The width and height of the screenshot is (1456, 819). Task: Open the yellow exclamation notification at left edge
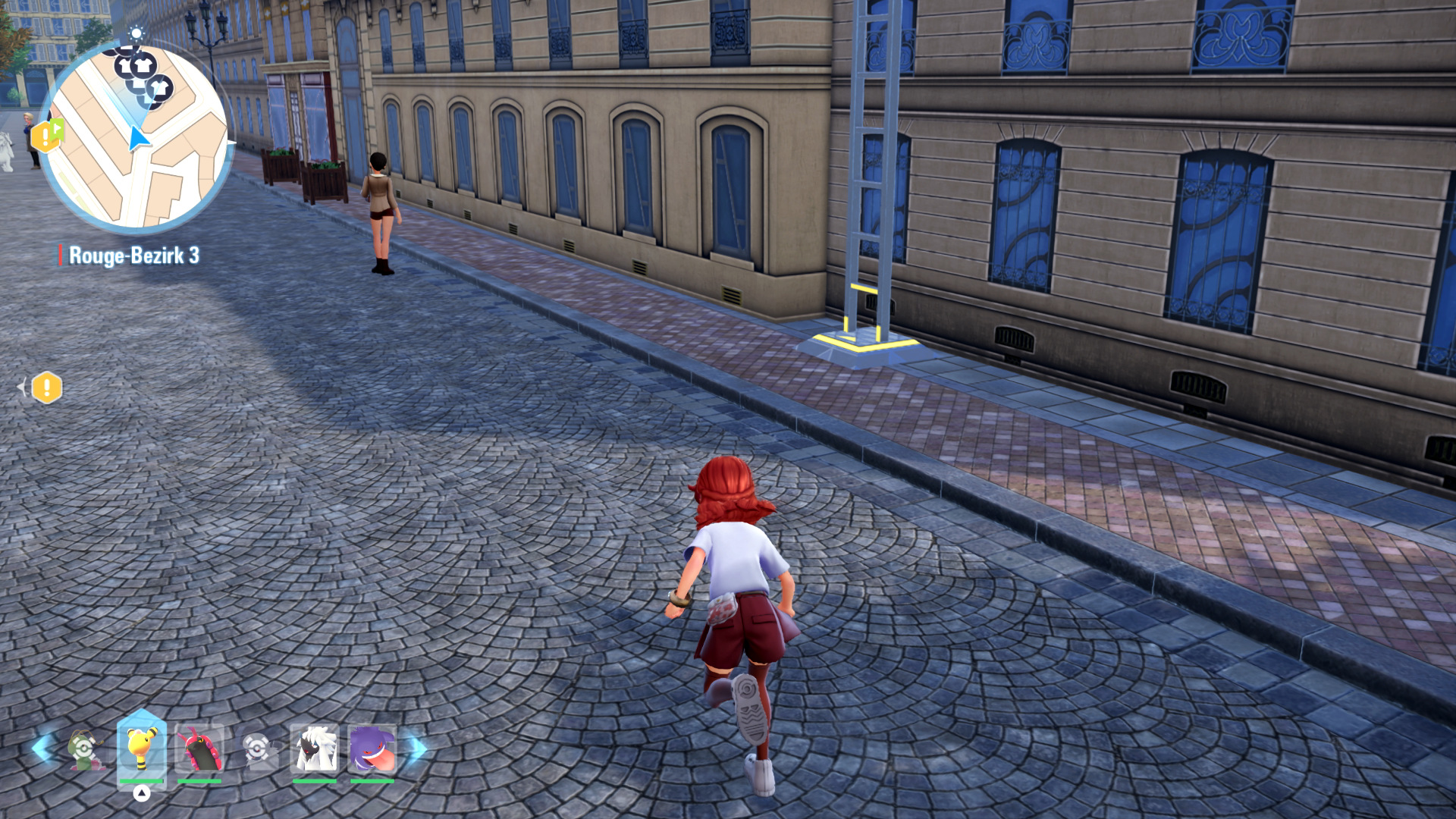pos(47,388)
